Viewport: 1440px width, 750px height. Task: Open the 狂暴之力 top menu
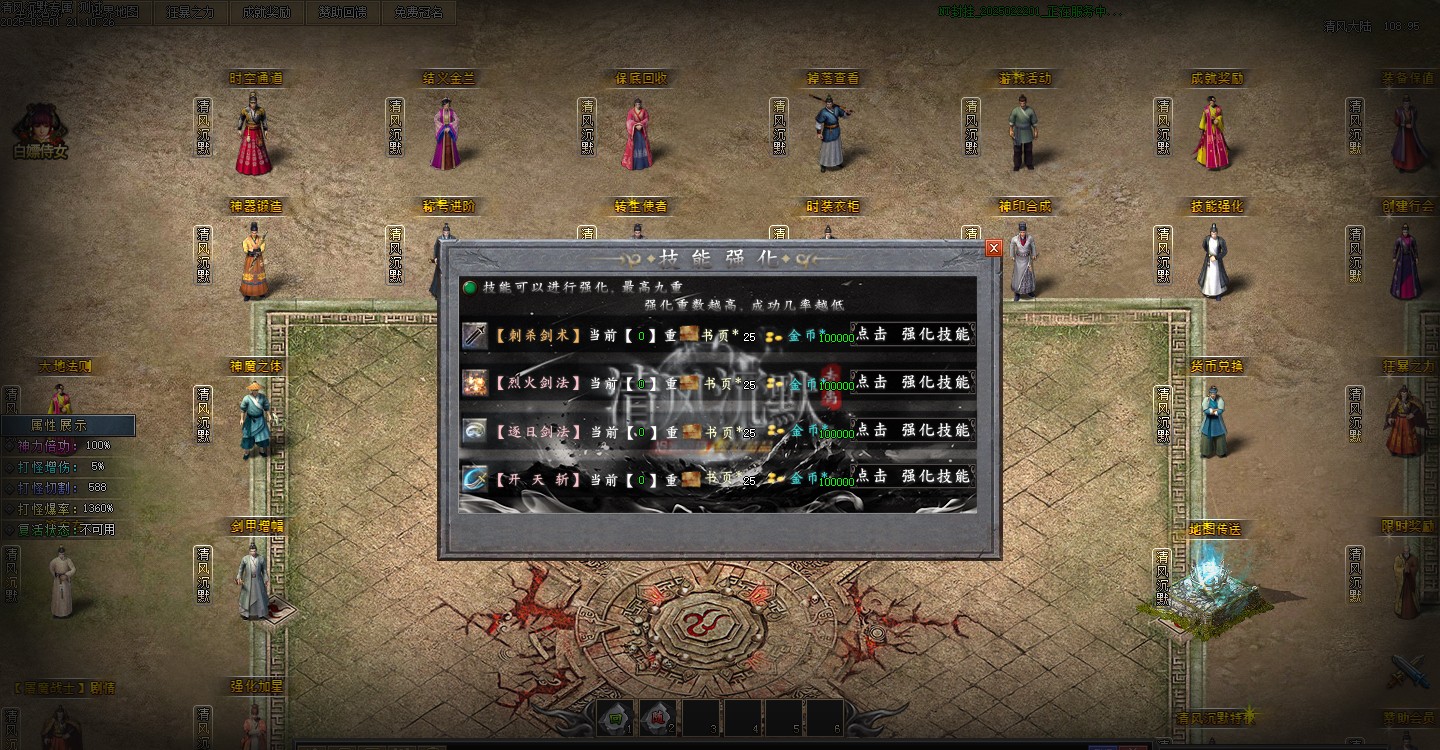(190, 13)
